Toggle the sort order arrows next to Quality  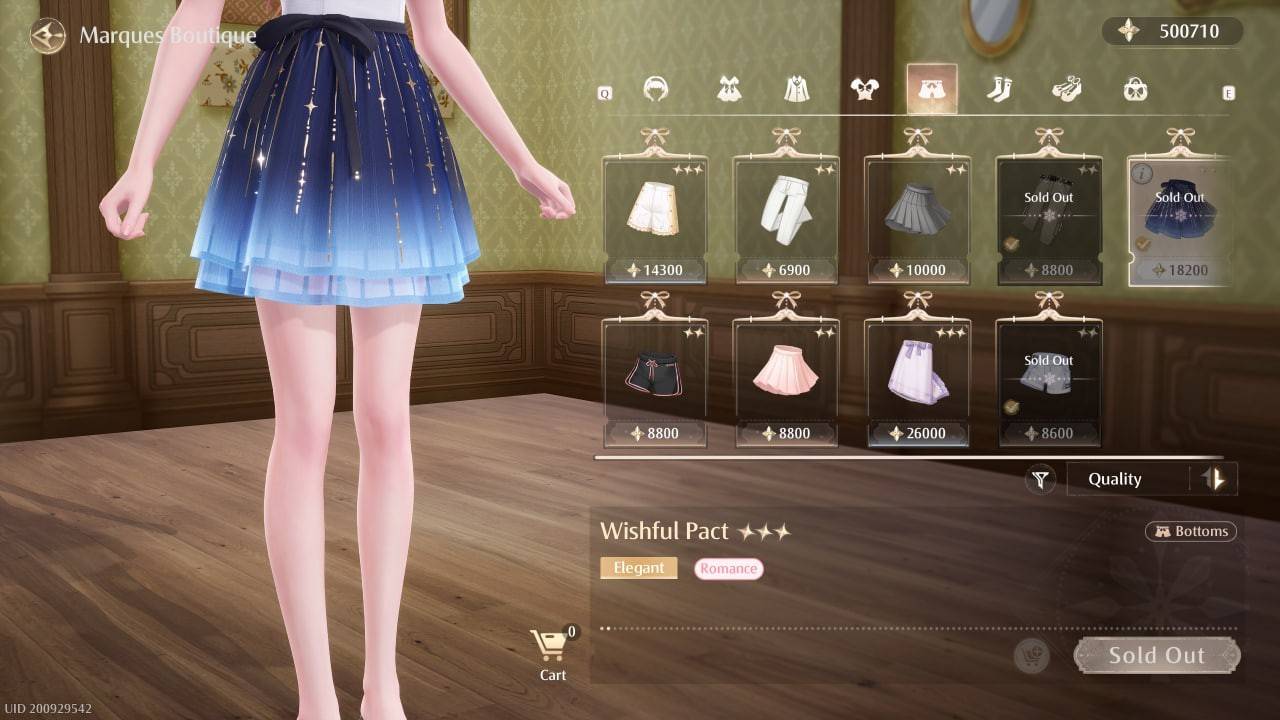coord(1216,479)
